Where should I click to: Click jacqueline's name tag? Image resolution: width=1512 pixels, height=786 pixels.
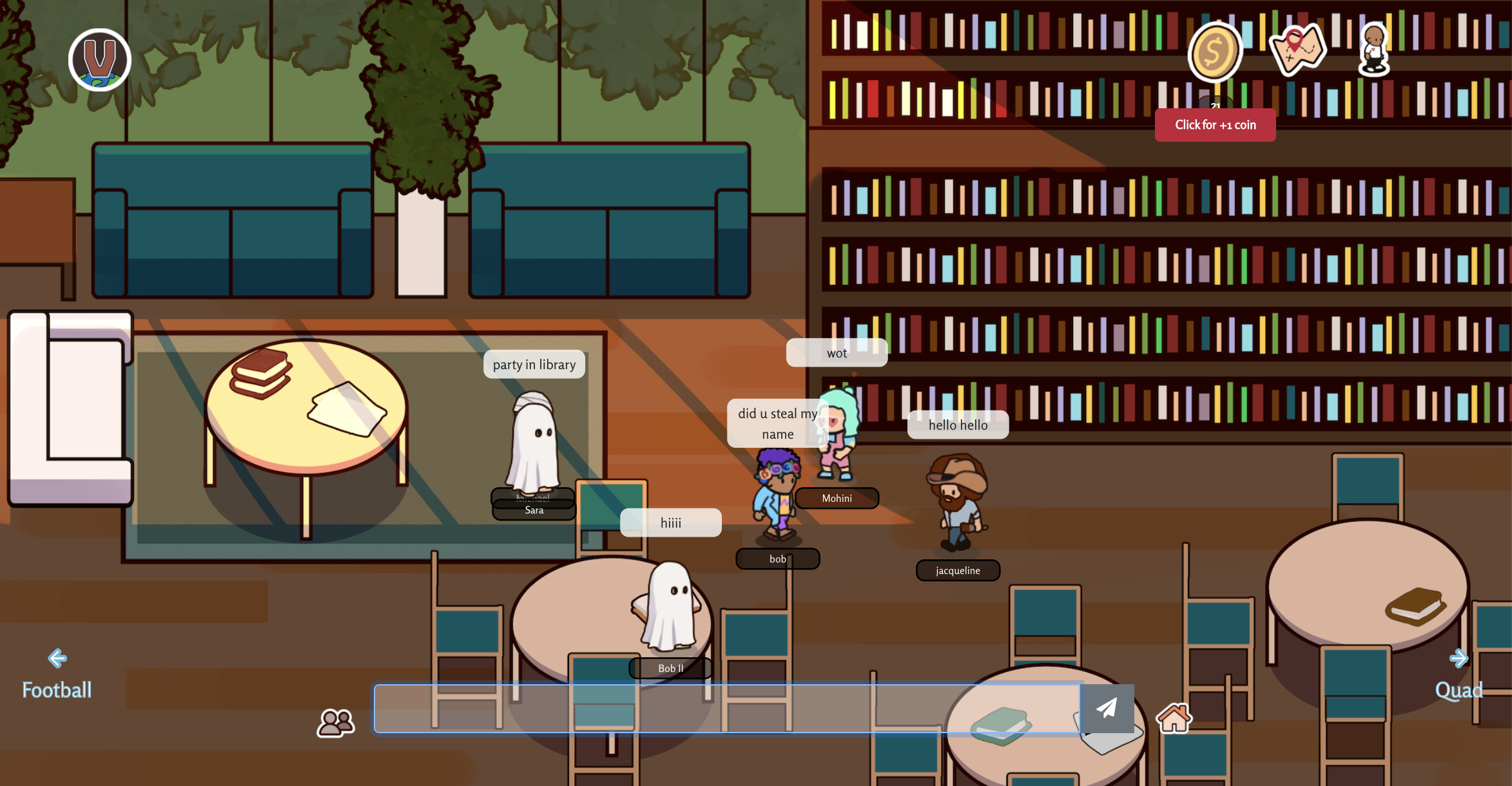click(x=957, y=570)
